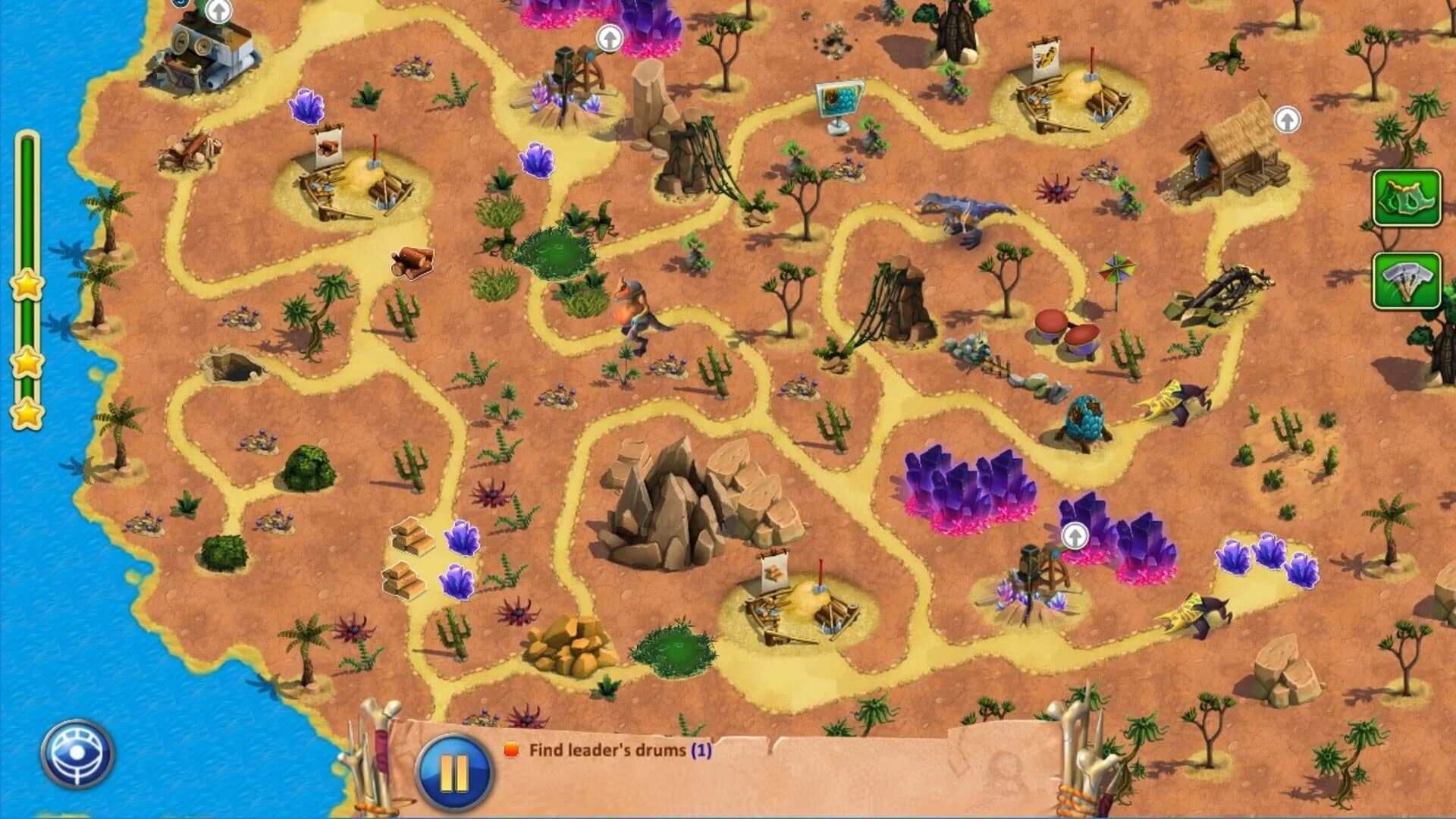Click the upgrade arrow beside the bottom-right crystals
Viewport: 1456px width, 819px height.
(1075, 535)
